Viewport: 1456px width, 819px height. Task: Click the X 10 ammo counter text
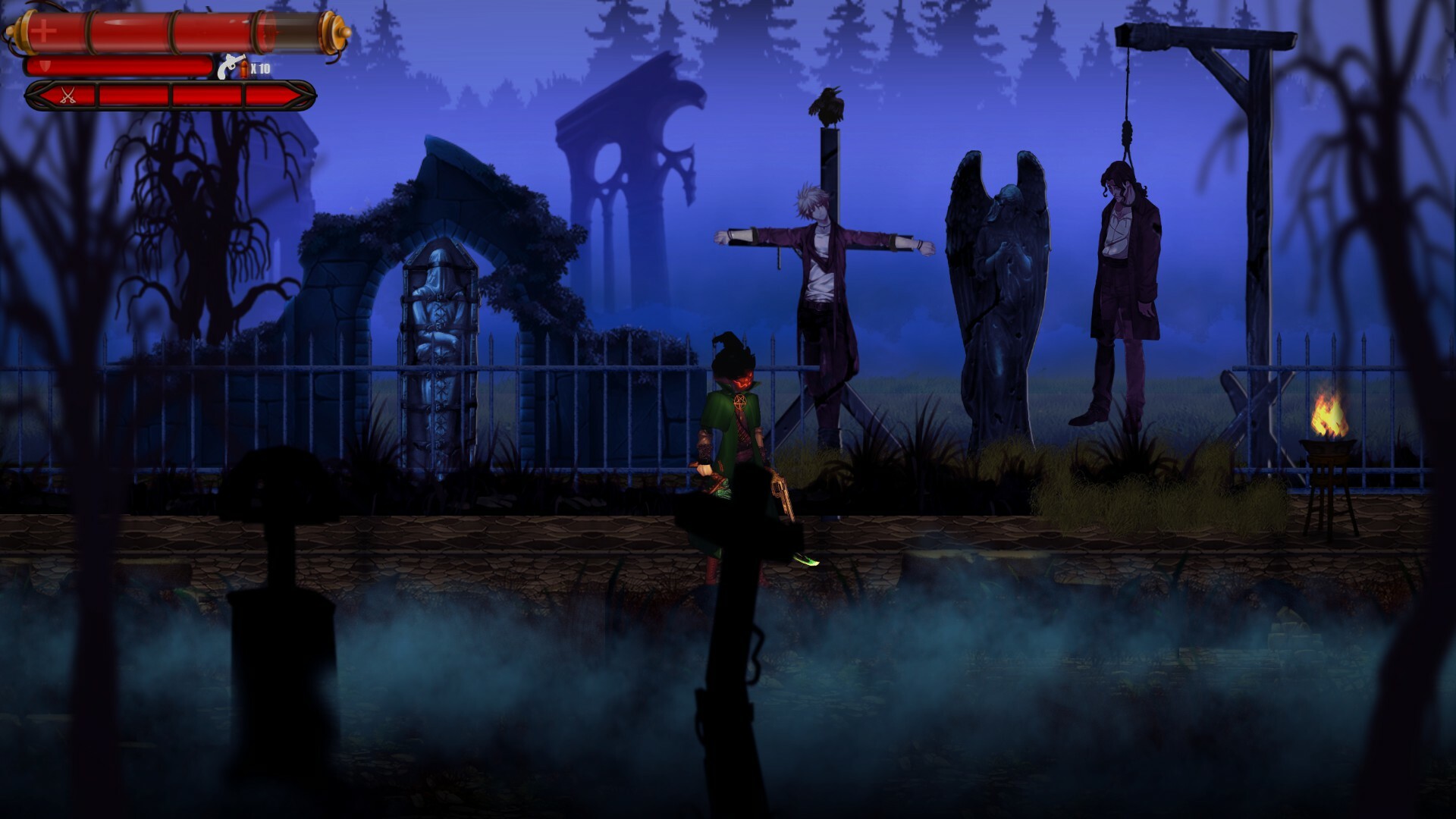260,67
